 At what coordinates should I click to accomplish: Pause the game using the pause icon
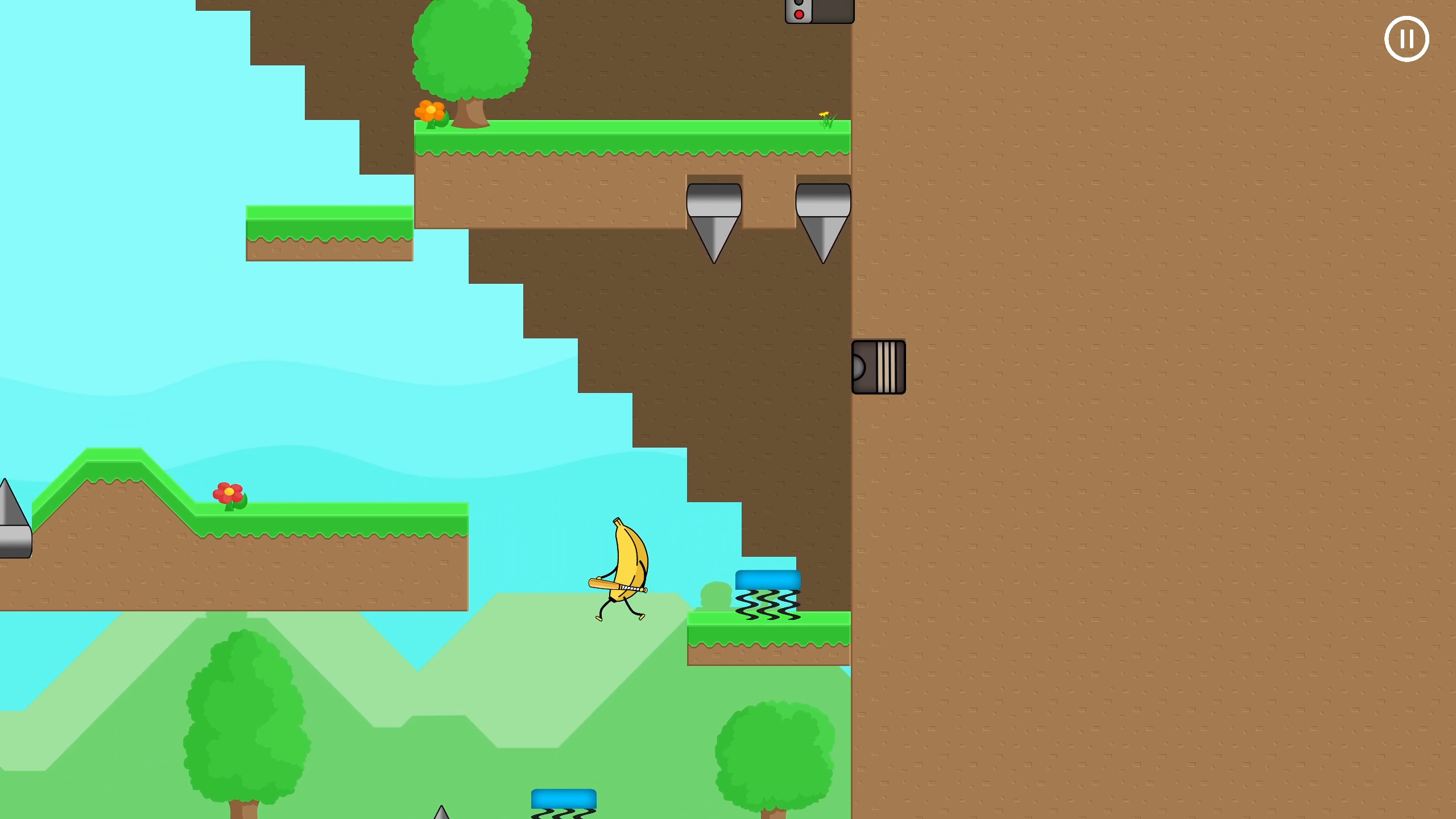pyautogui.click(x=1407, y=39)
